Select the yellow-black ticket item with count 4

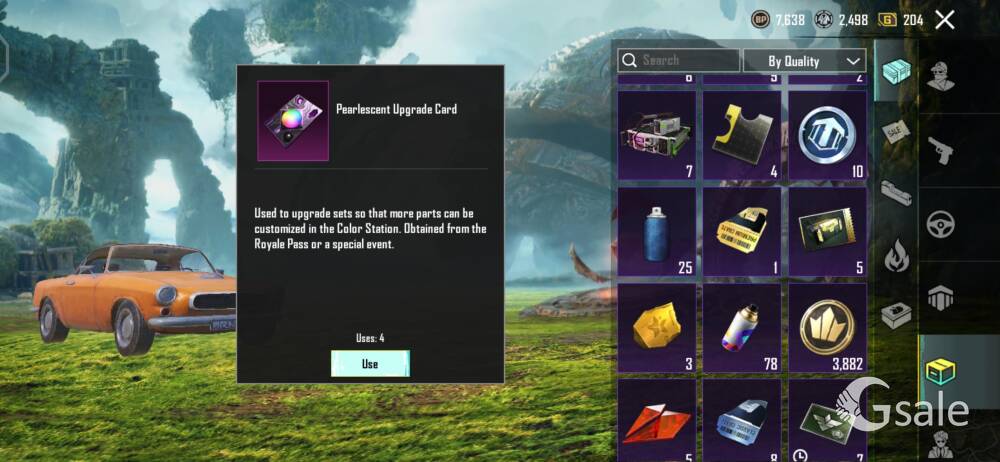click(x=742, y=134)
